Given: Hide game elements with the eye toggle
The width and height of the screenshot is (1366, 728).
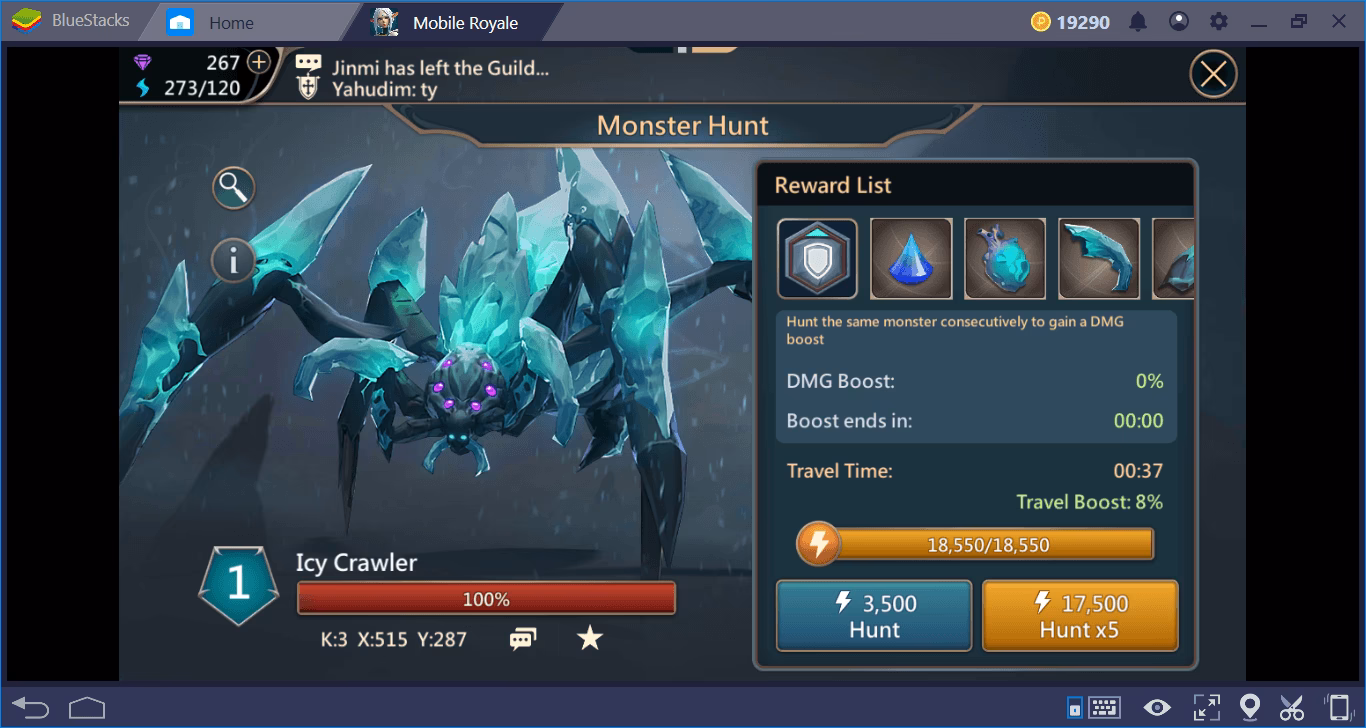Looking at the screenshot, I should pyautogui.click(x=1156, y=709).
